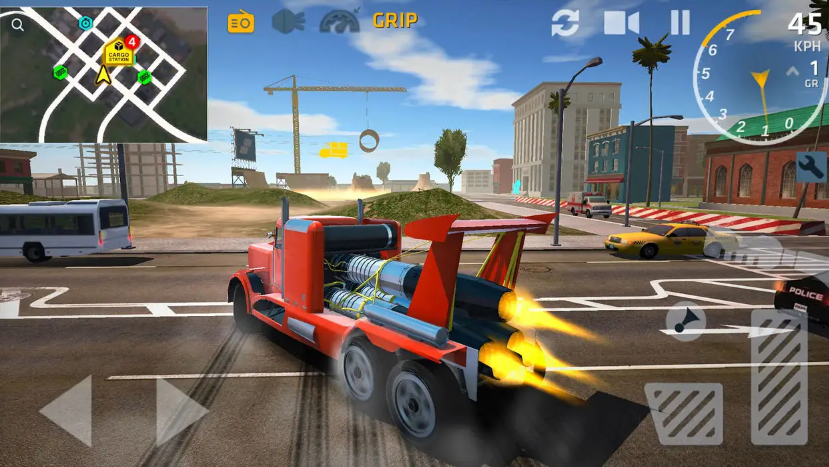
Task: Select the Cargo Station map marker
Action: click(x=118, y=51)
